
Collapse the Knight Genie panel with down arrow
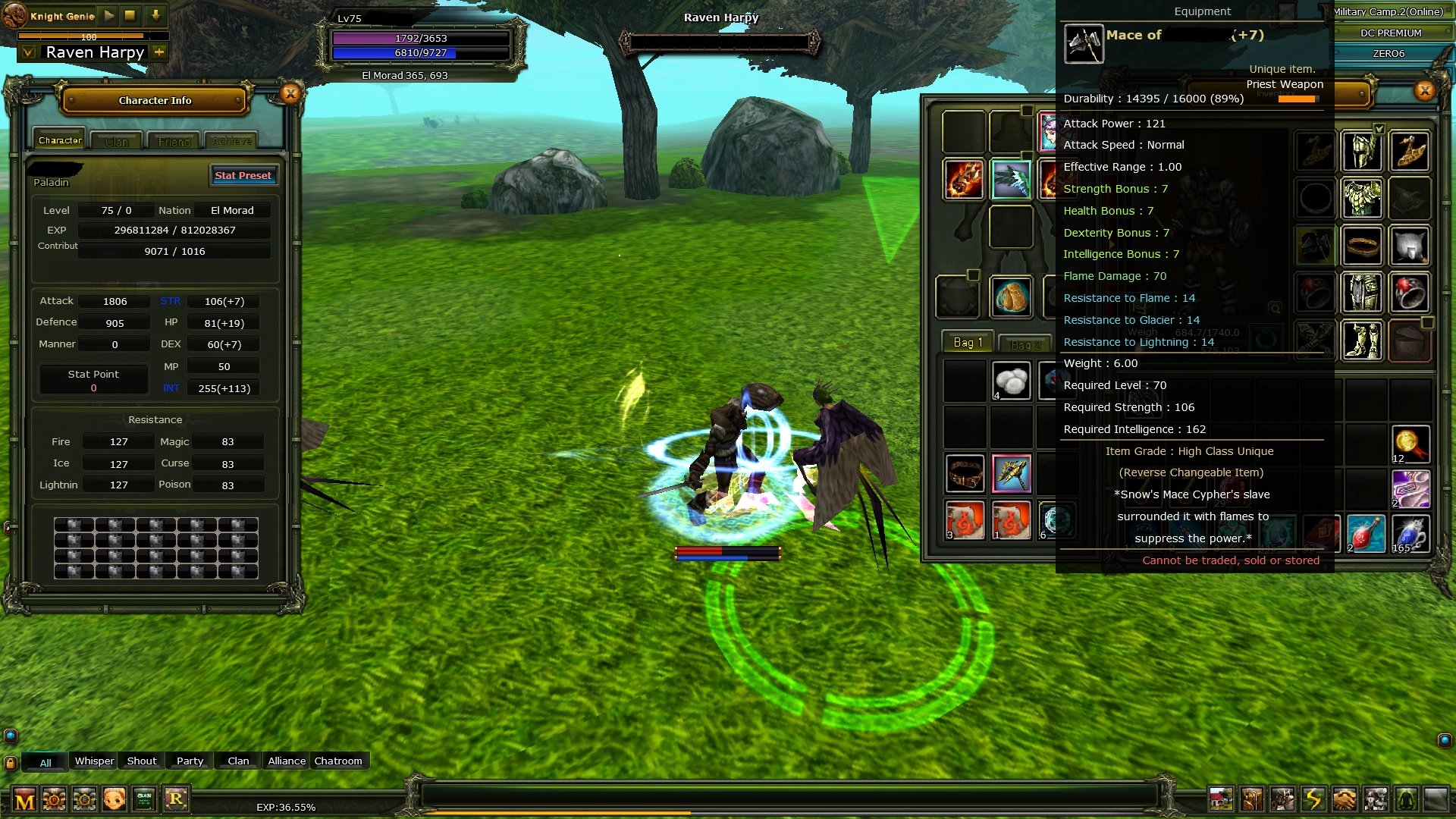[157, 14]
